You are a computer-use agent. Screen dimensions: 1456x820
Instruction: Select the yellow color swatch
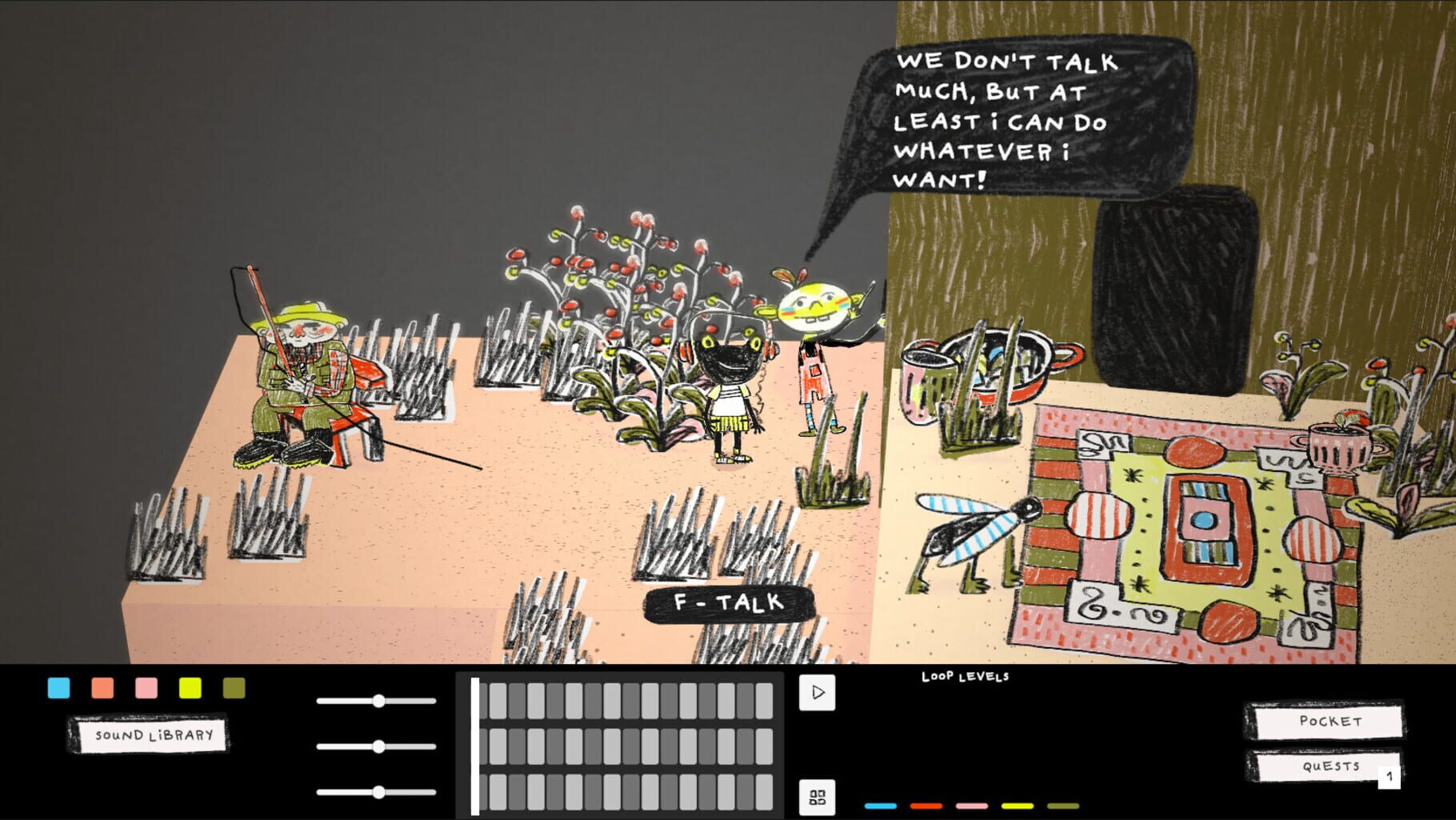click(190, 688)
